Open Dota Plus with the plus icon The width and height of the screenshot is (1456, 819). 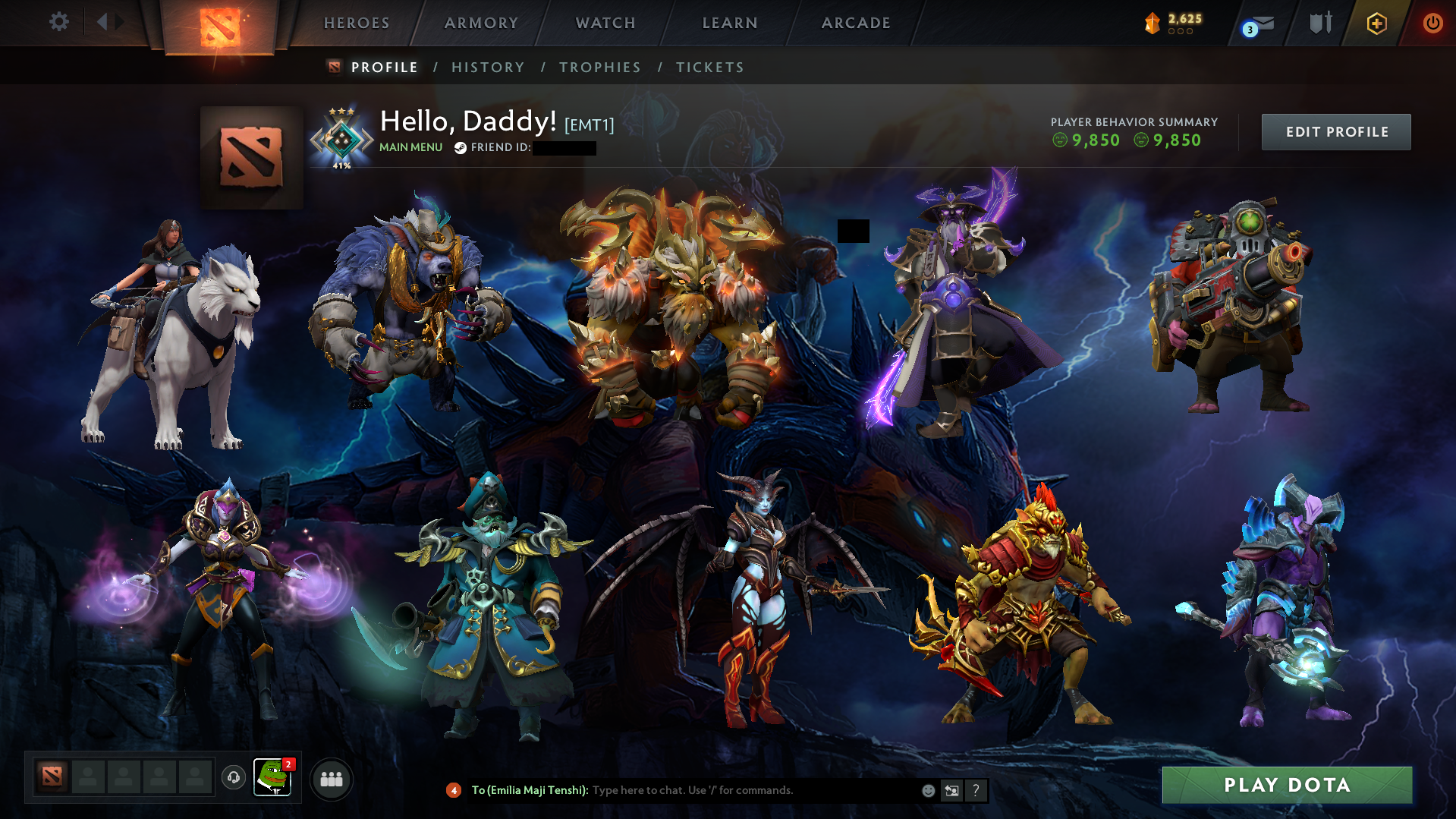point(1376,23)
